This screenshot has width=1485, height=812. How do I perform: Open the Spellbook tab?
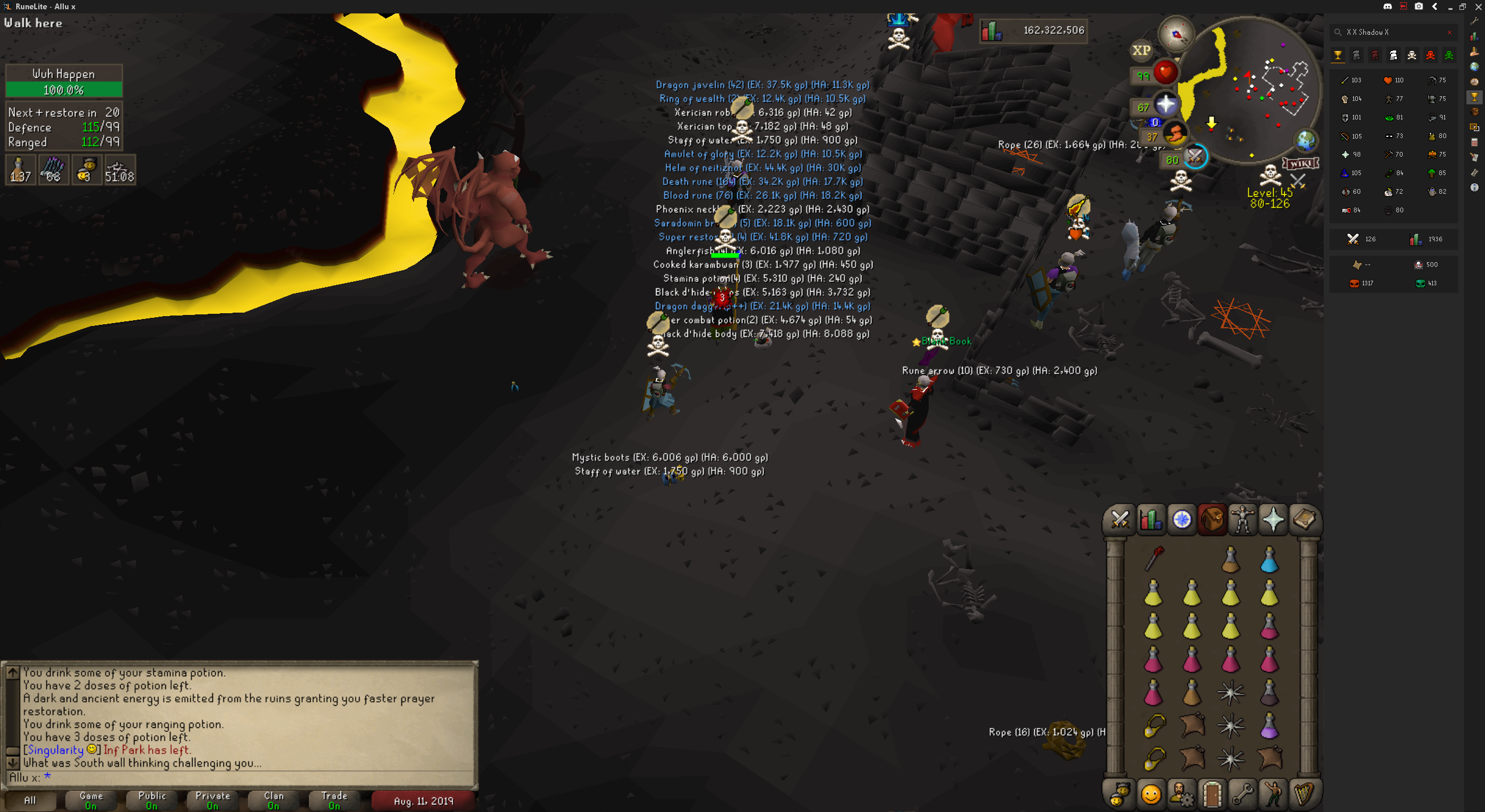tap(1304, 519)
